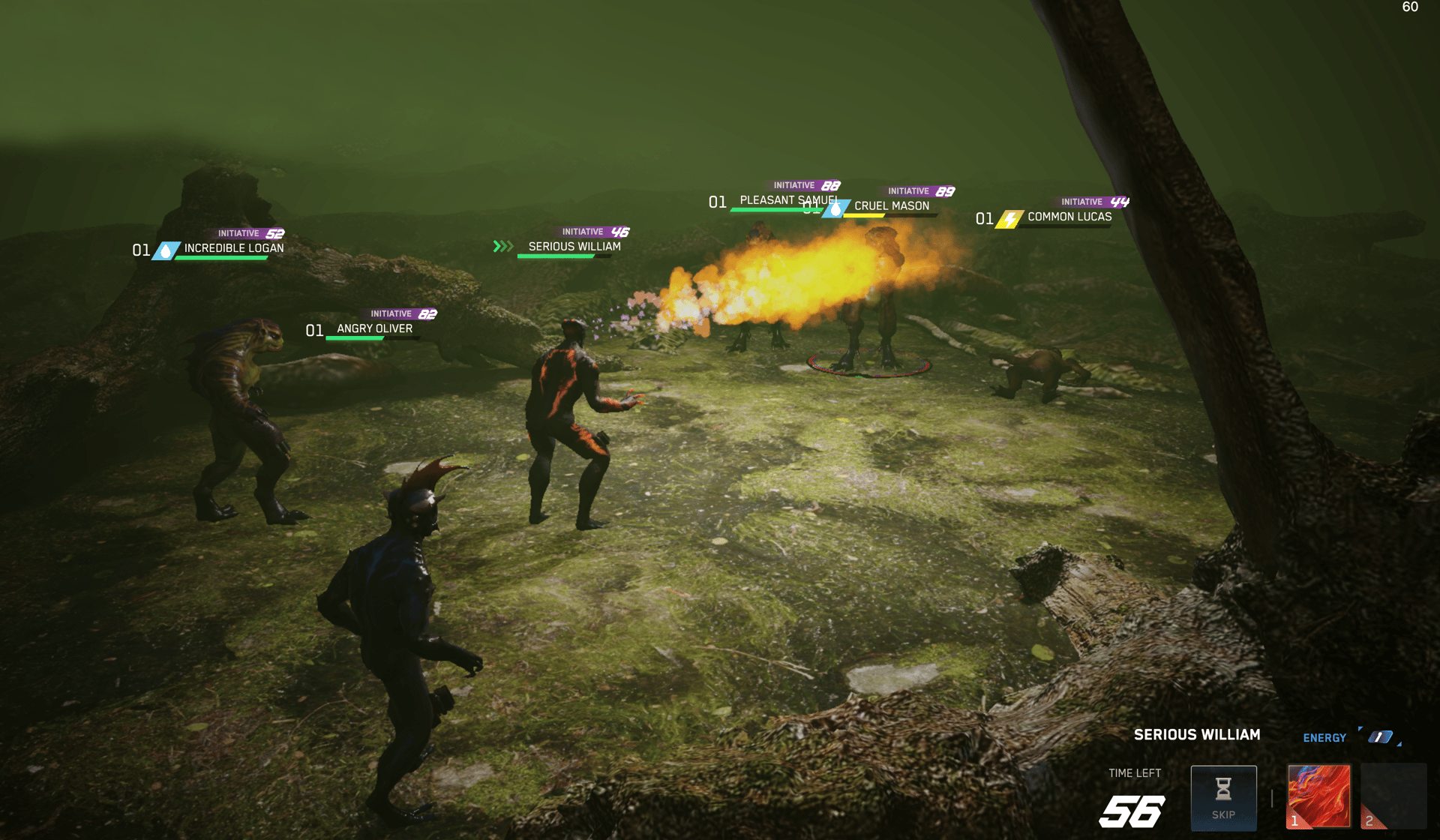Click the water droplet icon near Incredible Logan
This screenshot has height=840, width=1440.
pyautogui.click(x=165, y=251)
